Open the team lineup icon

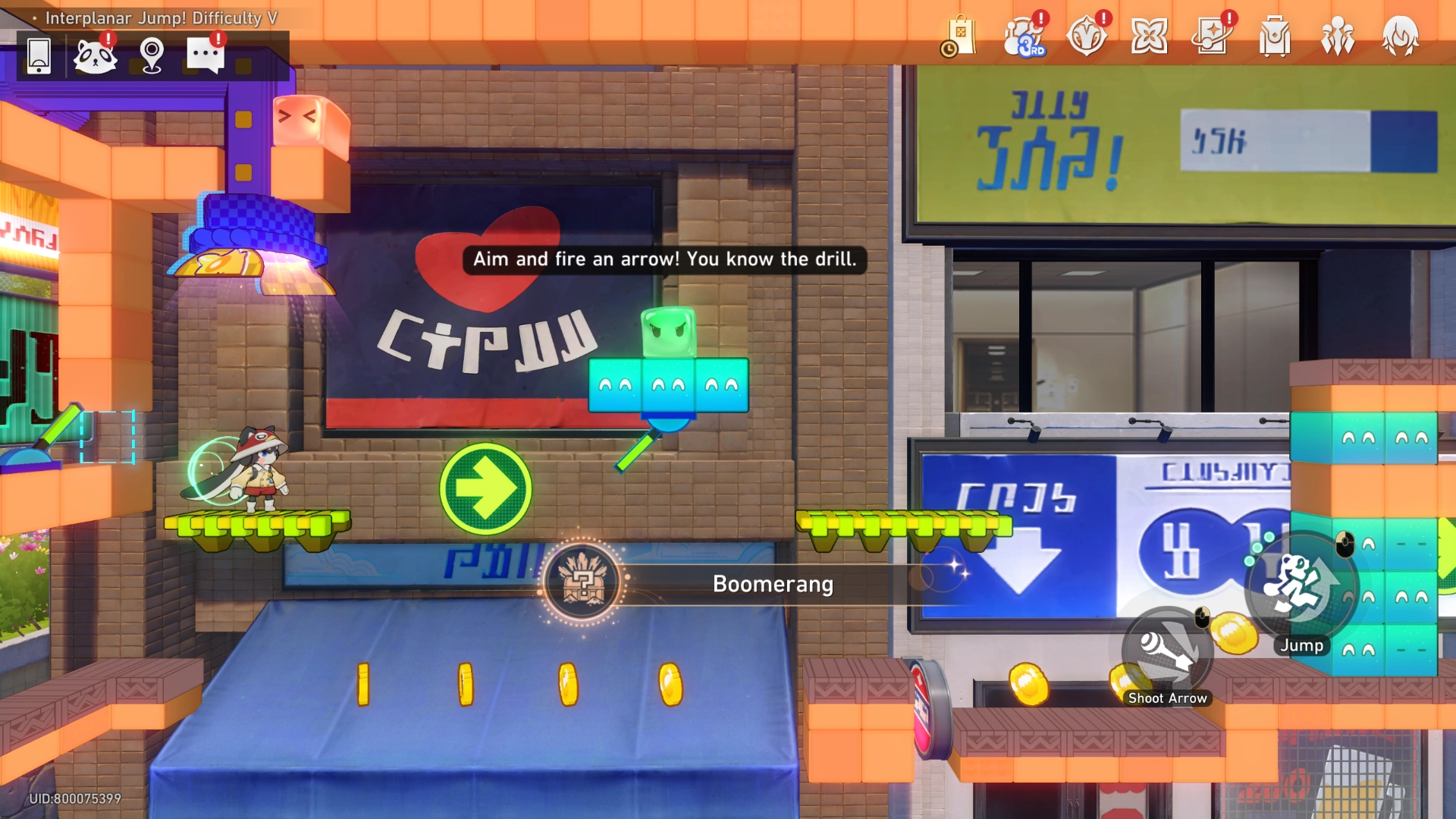point(1338,36)
